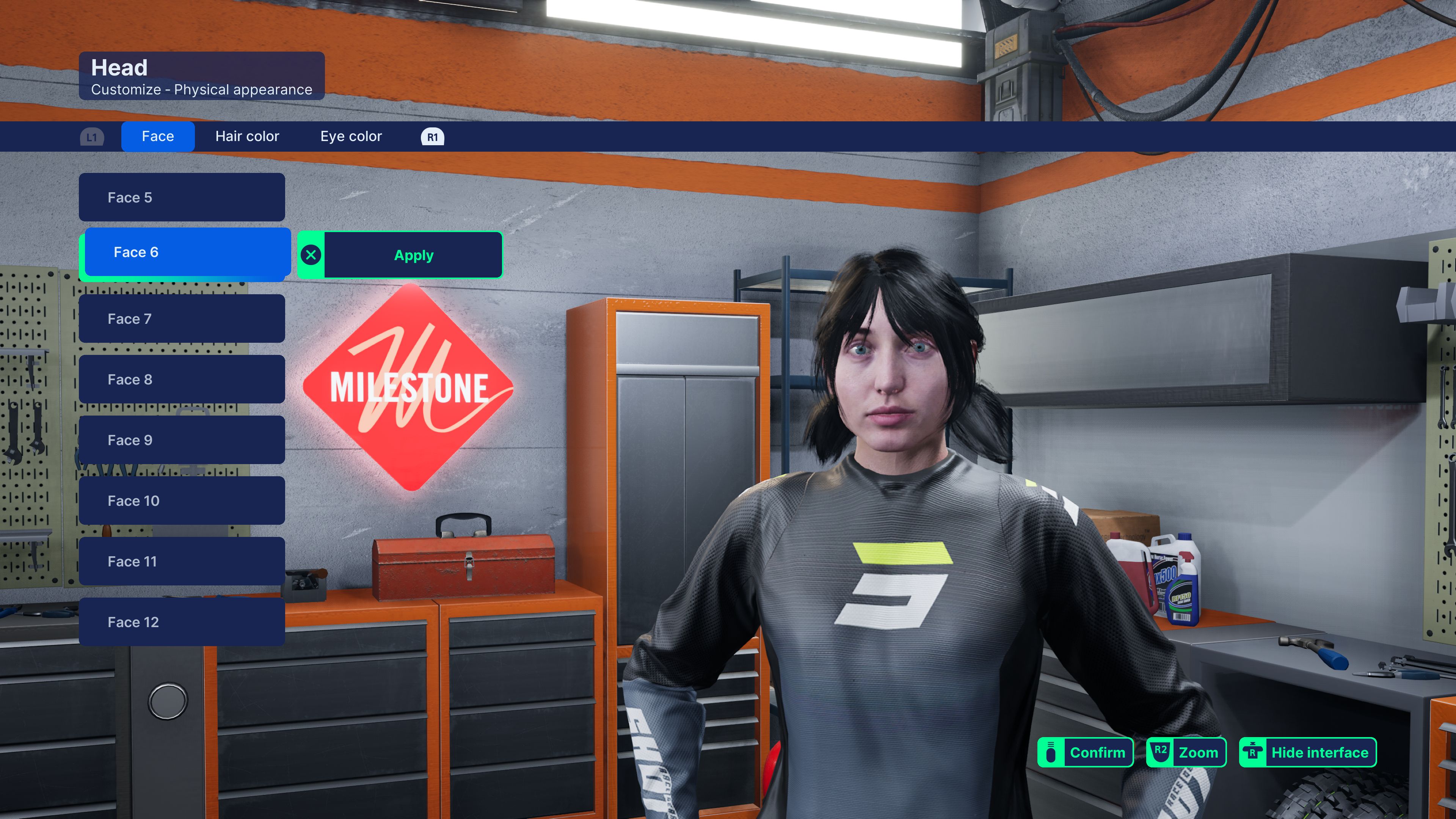This screenshot has width=1456, height=819.
Task: Hide the interface overlay
Action: point(1307,752)
